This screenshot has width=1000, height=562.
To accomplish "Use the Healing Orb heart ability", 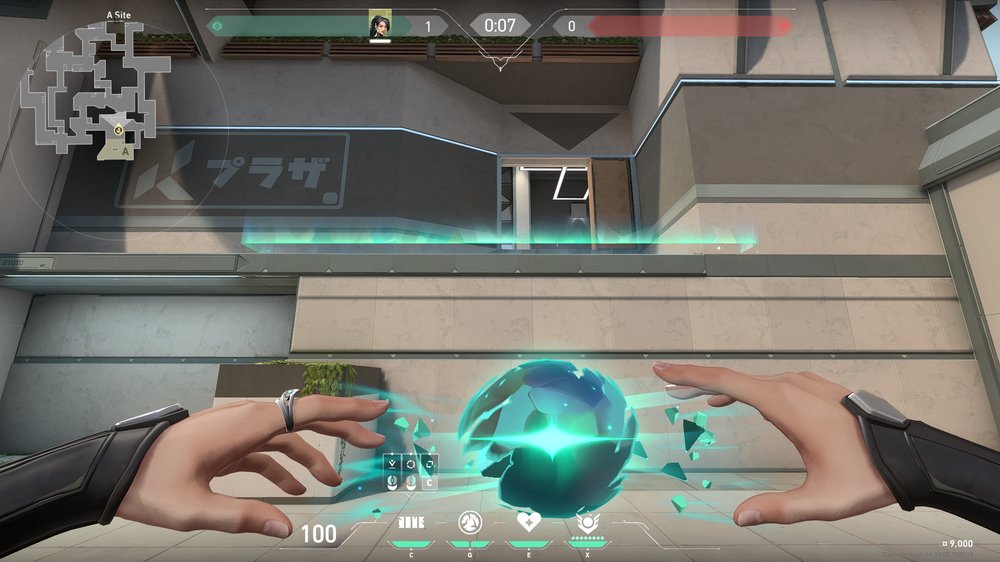I will coord(527,522).
